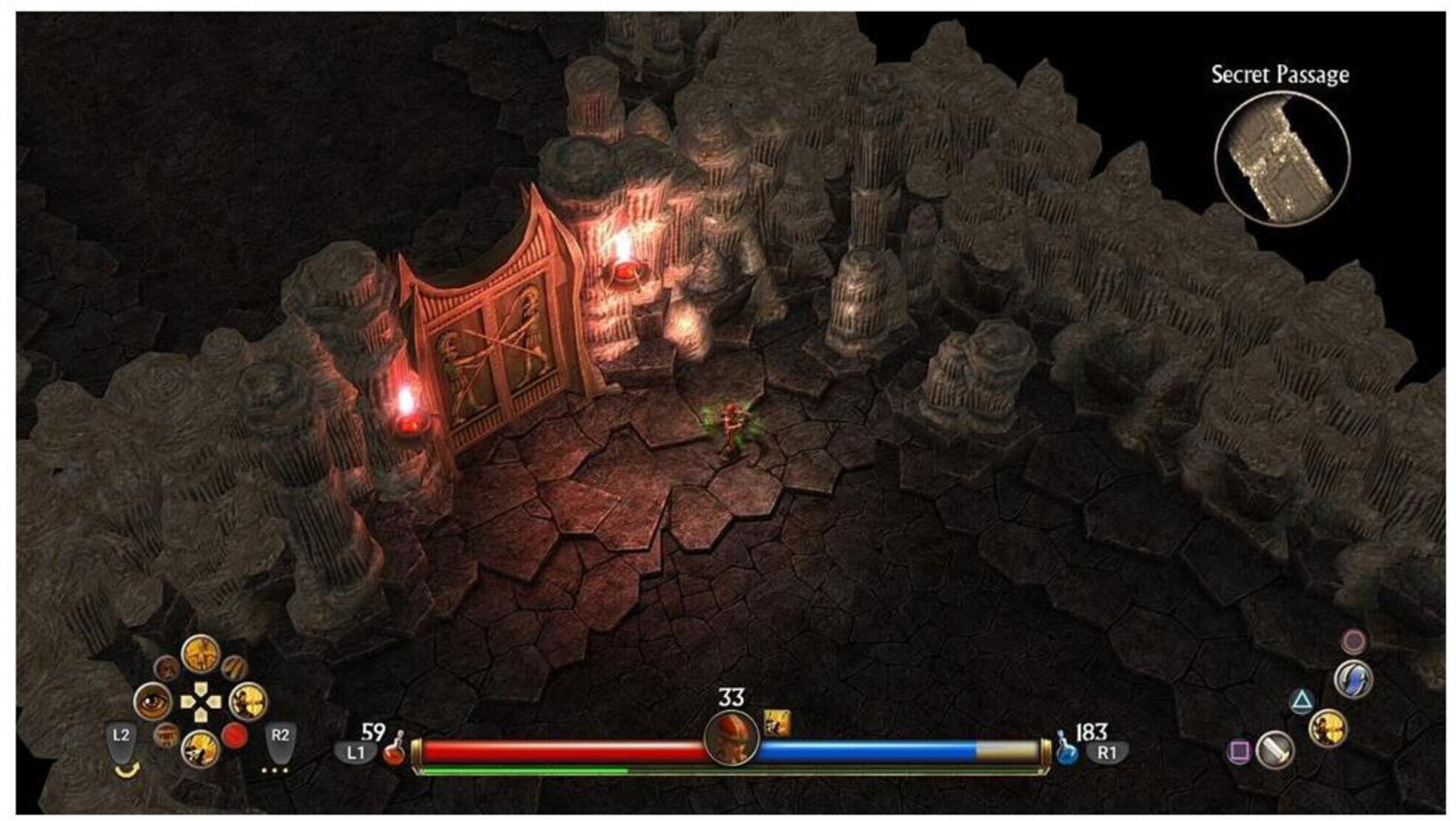Image resolution: width=1456 pixels, height=821 pixels.
Task: Use the red orb skill slot
Action: (235, 736)
